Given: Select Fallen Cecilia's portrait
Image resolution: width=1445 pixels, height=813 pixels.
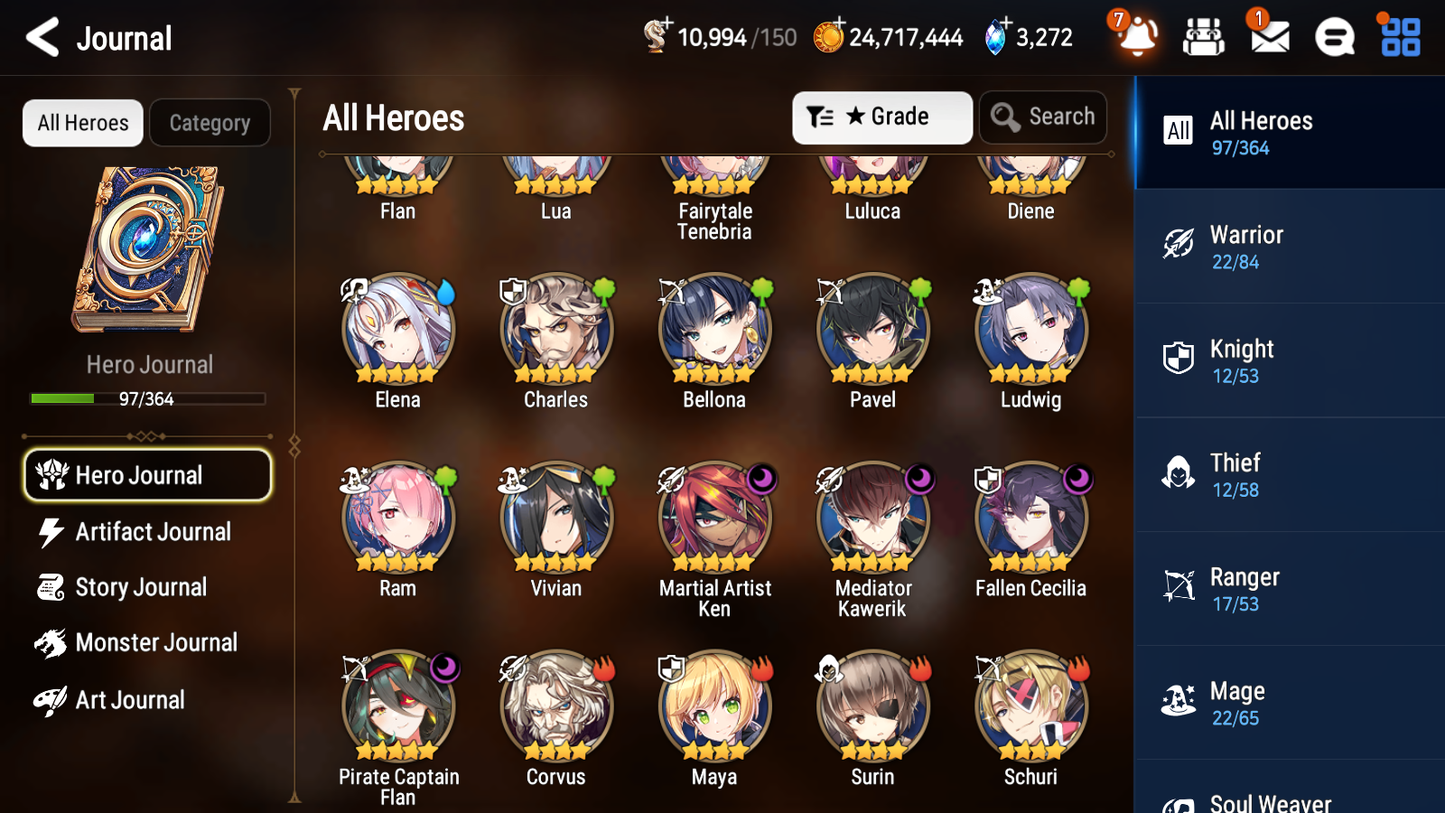Looking at the screenshot, I should pyautogui.click(x=1031, y=517).
